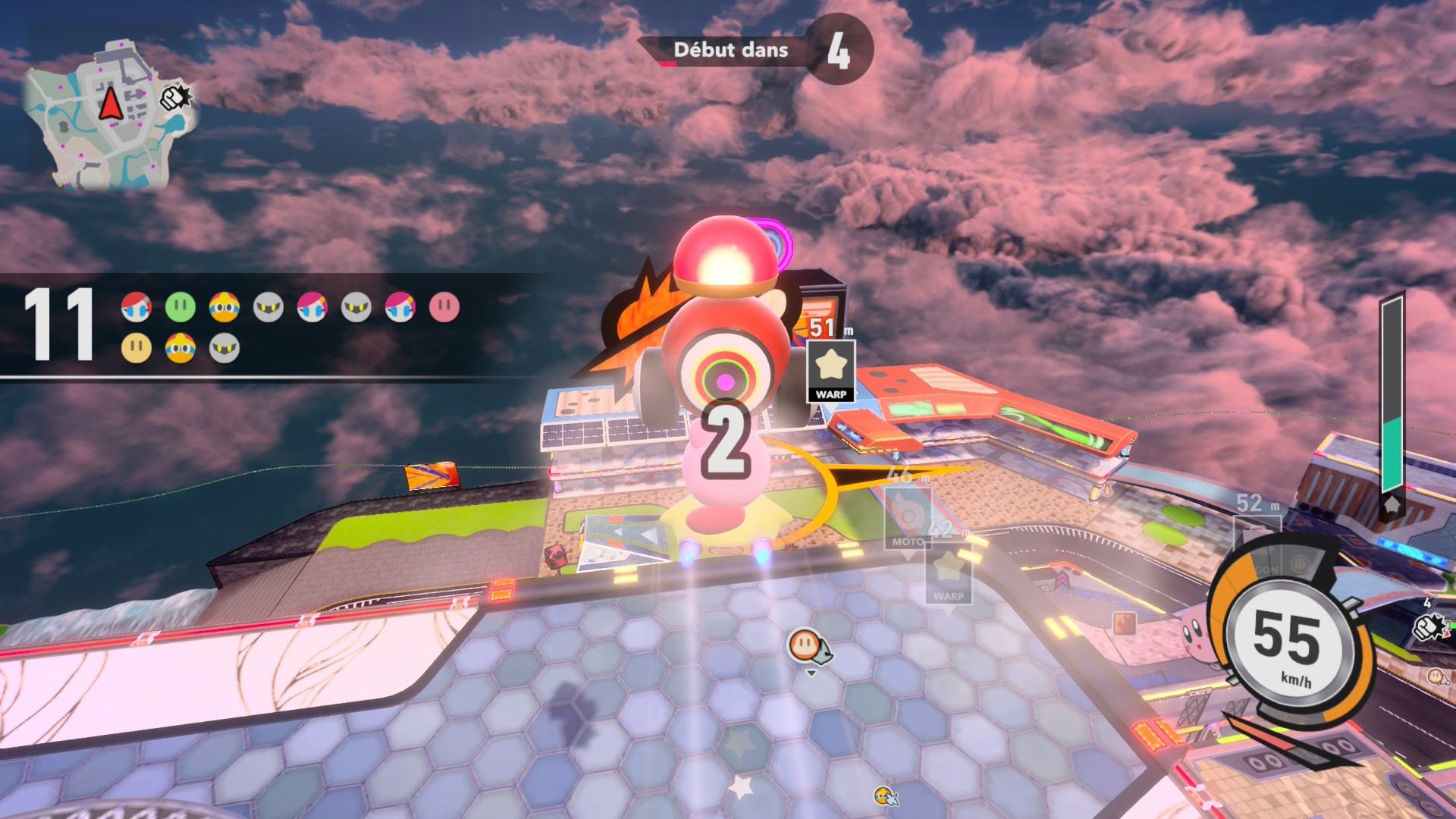The height and width of the screenshot is (819, 1456).
Task: Click the faded WARP marker at 42 m
Action: coord(948,575)
